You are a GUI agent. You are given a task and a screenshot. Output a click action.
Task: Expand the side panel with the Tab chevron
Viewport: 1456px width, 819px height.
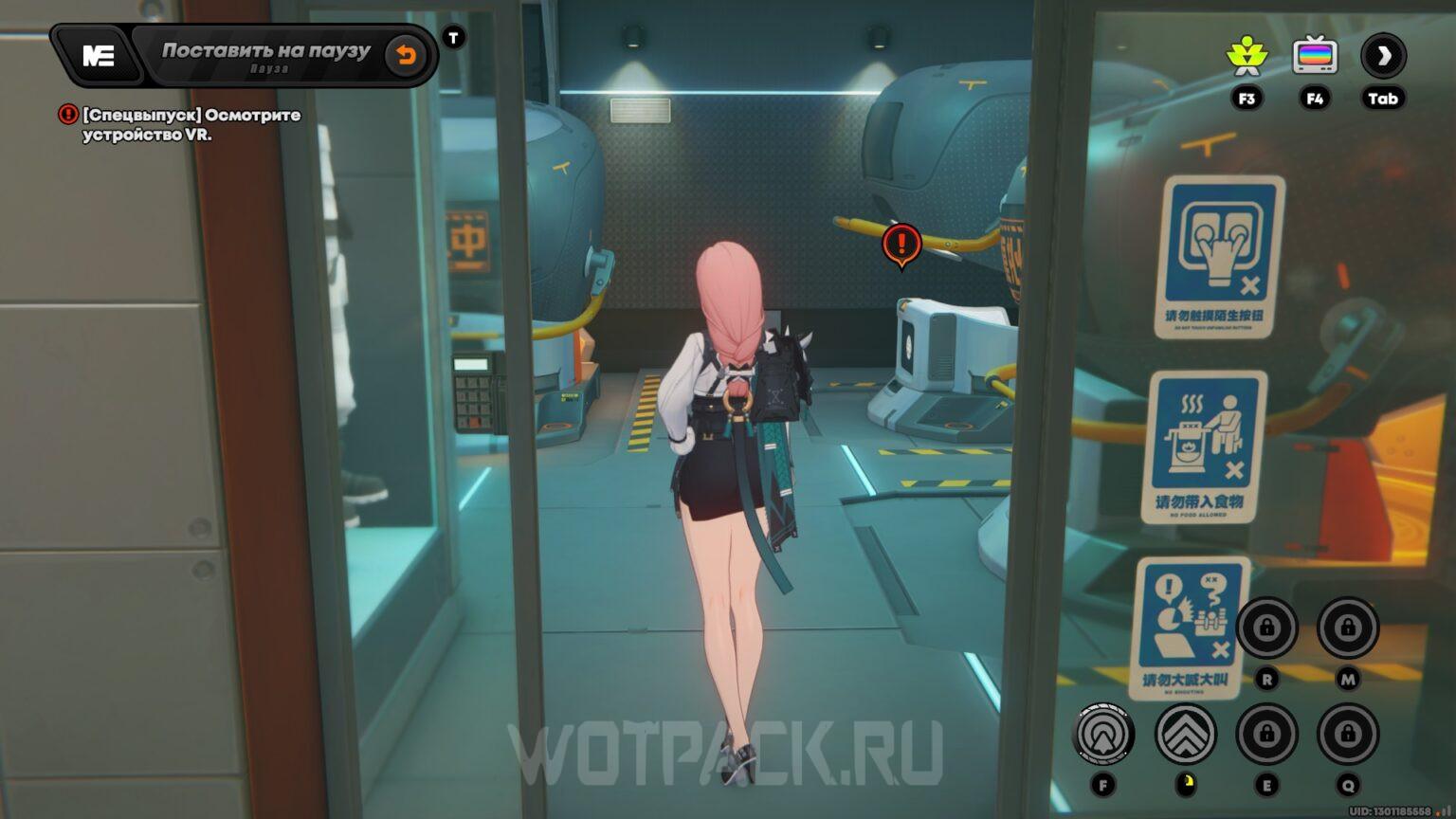tap(1384, 57)
